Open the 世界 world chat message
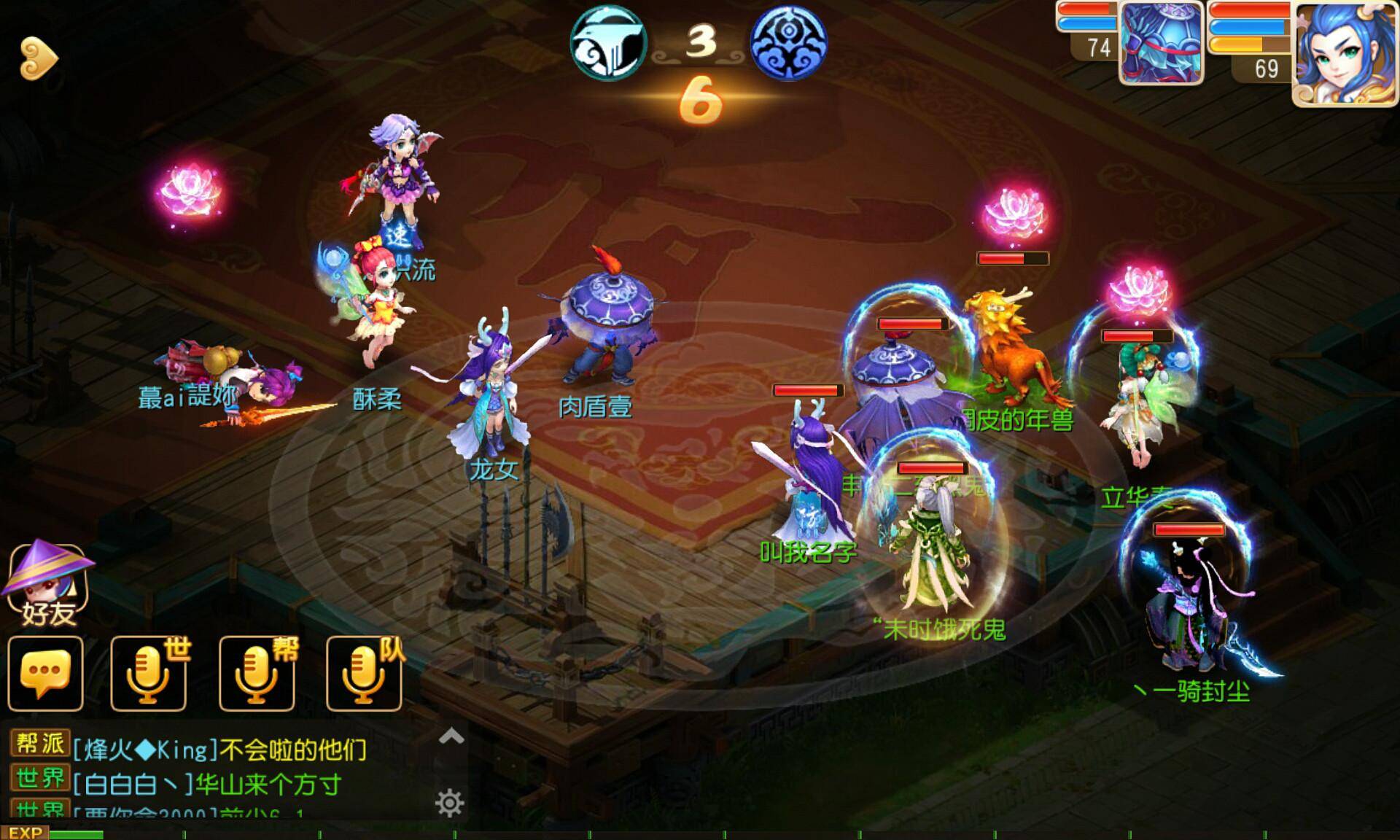The height and width of the screenshot is (840, 1400). click(208, 784)
